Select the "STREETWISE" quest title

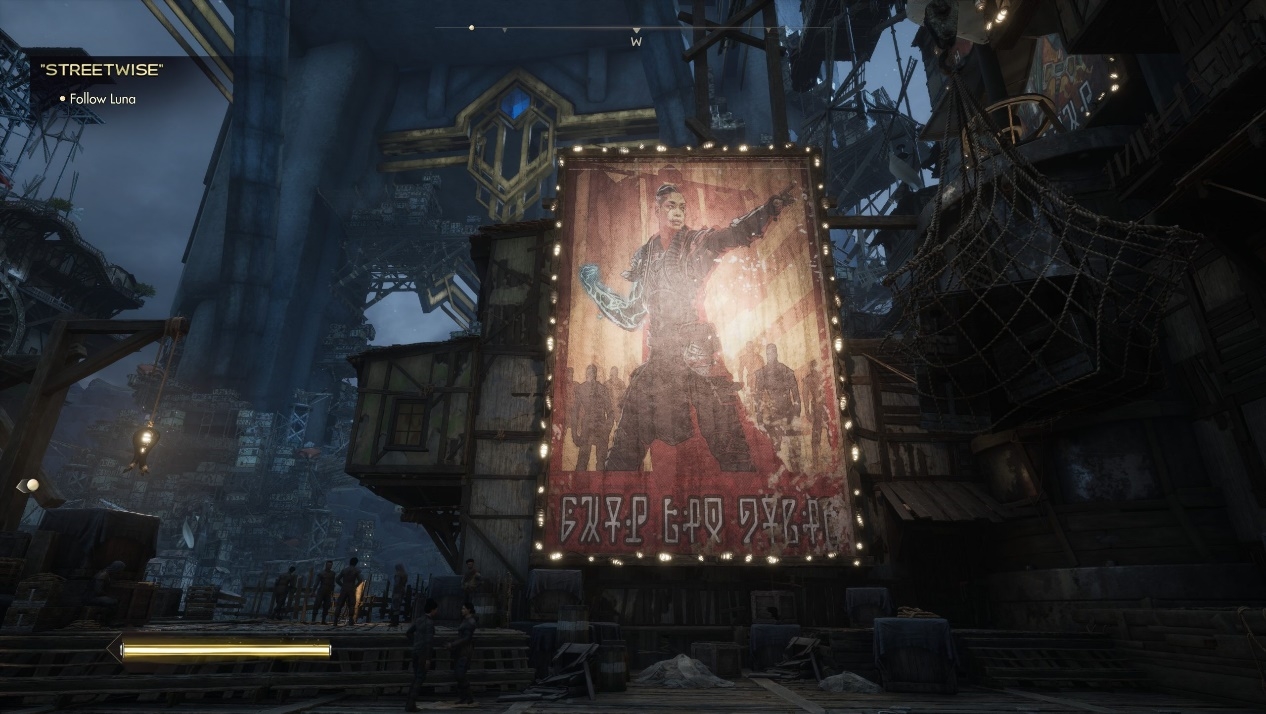(101, 70)
